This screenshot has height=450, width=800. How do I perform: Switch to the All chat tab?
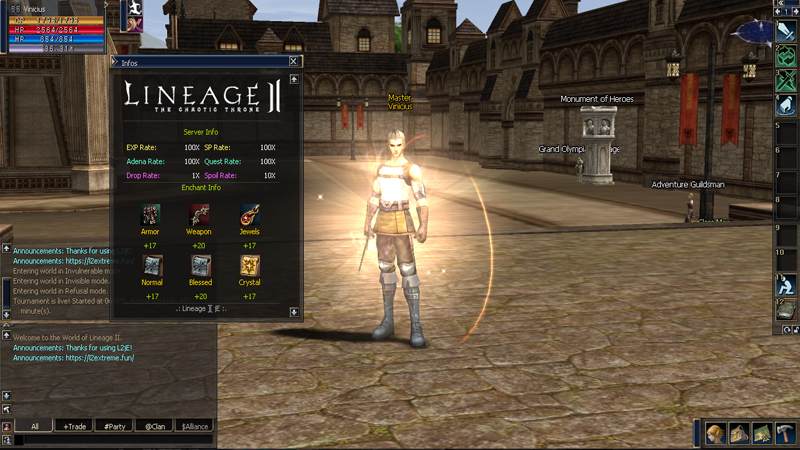34,426
